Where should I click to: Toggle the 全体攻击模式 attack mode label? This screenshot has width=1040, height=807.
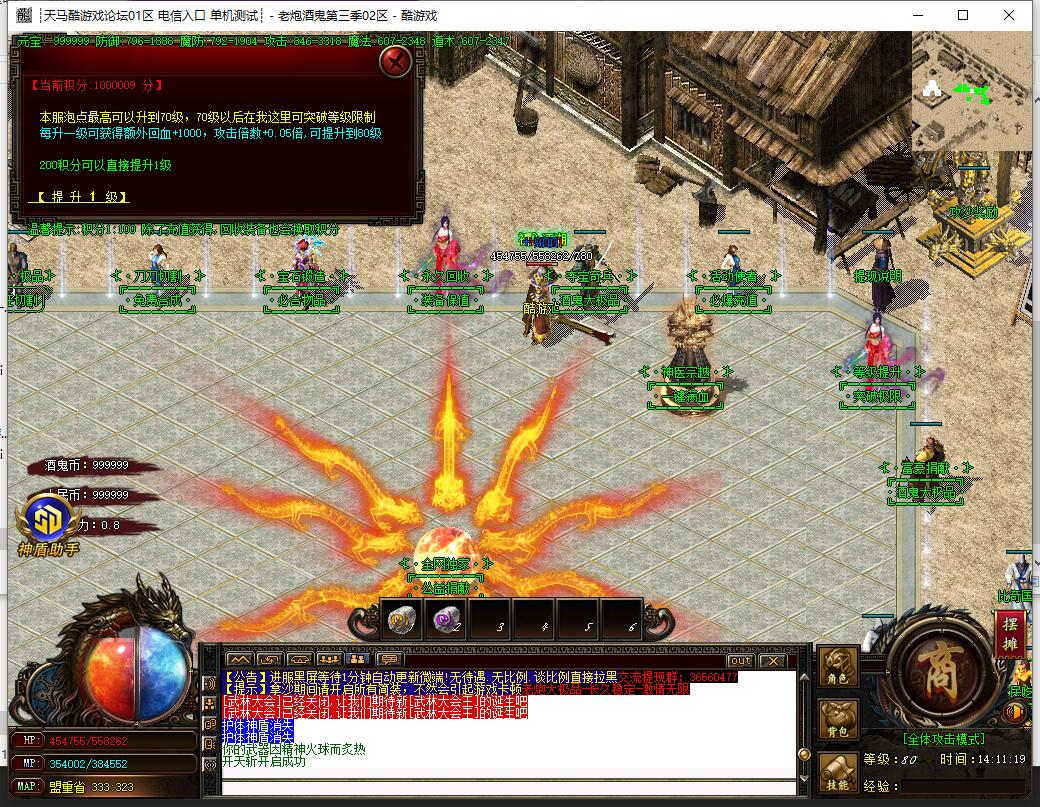tap(943, 739)
